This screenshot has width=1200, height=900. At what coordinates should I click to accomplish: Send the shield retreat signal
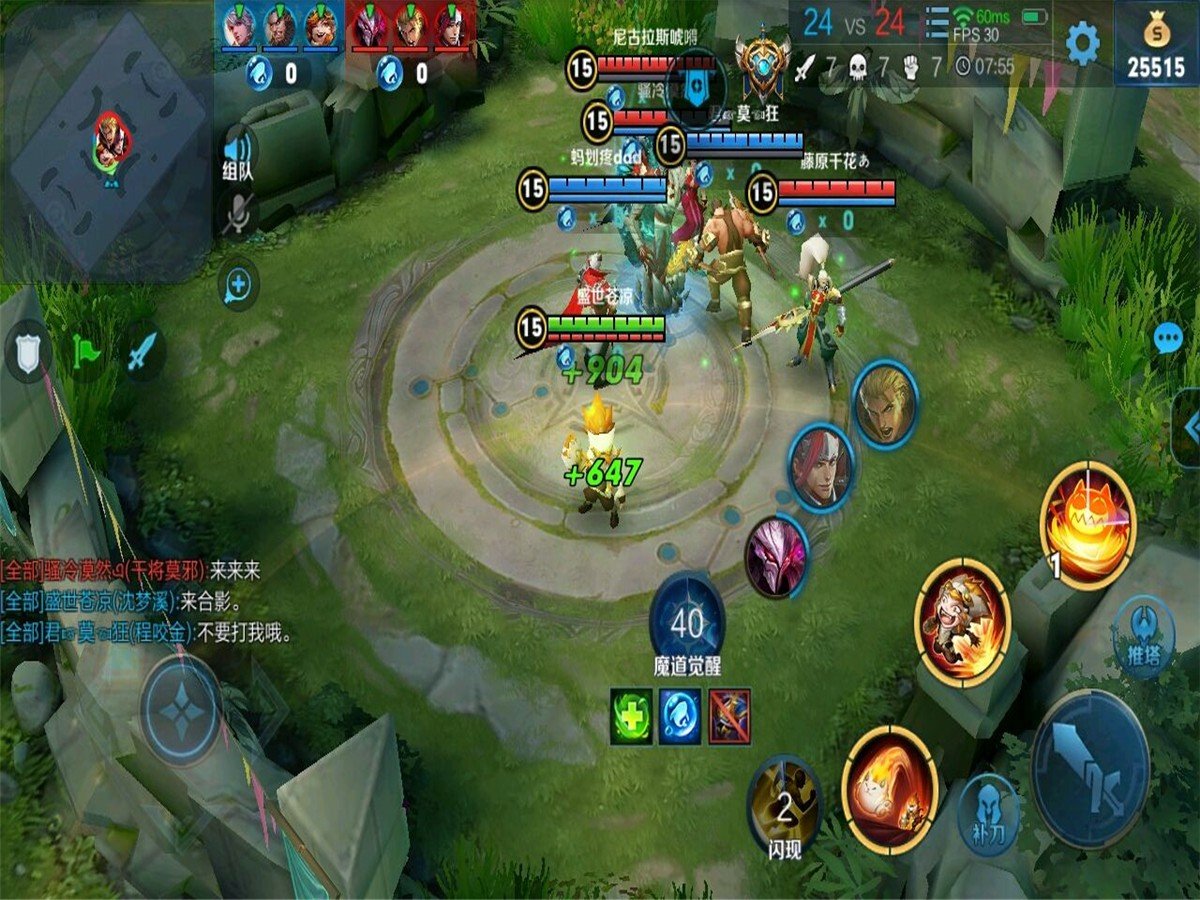[x=28, y=350]
